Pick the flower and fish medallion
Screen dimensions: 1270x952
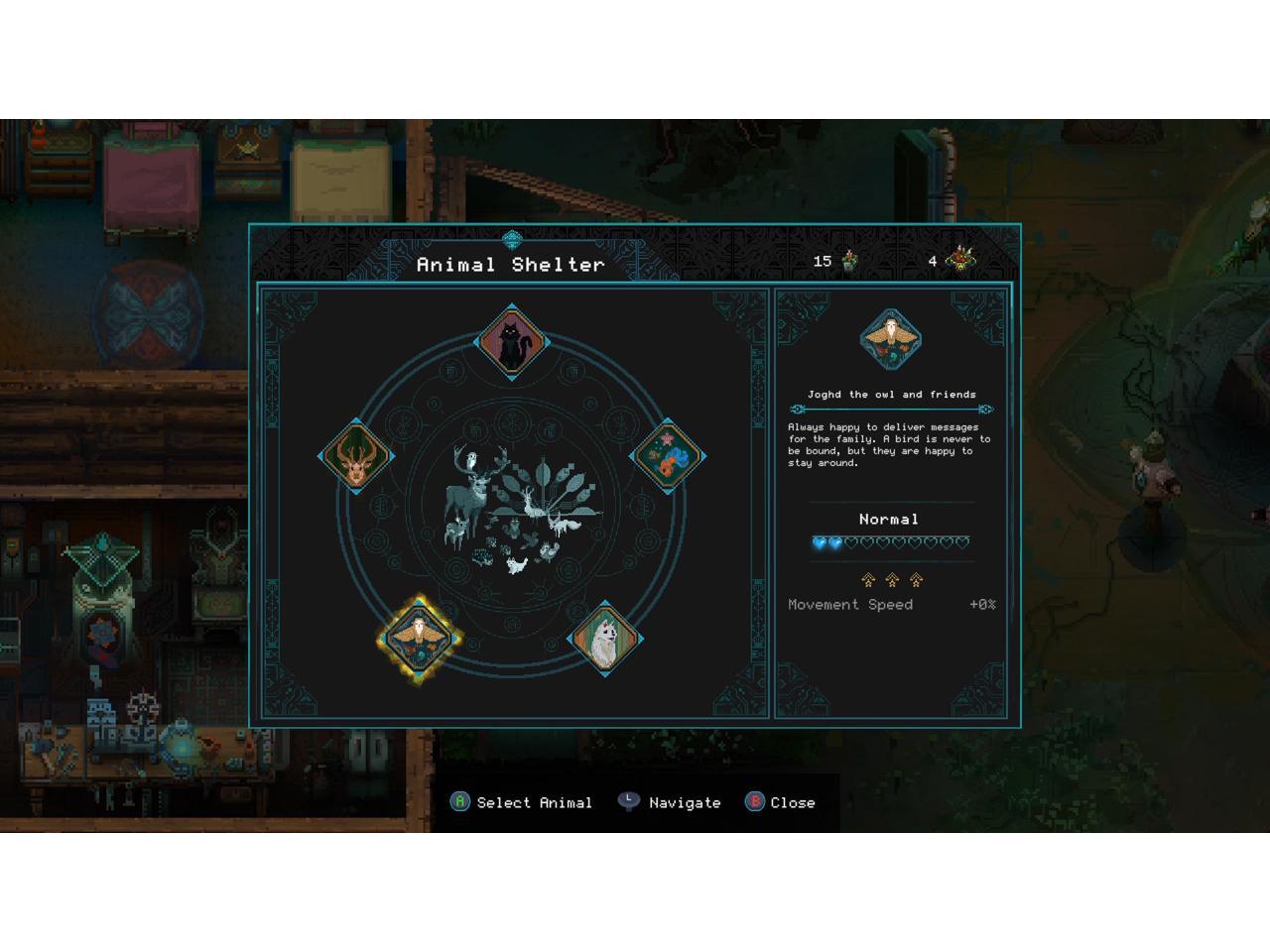(668, 457)
